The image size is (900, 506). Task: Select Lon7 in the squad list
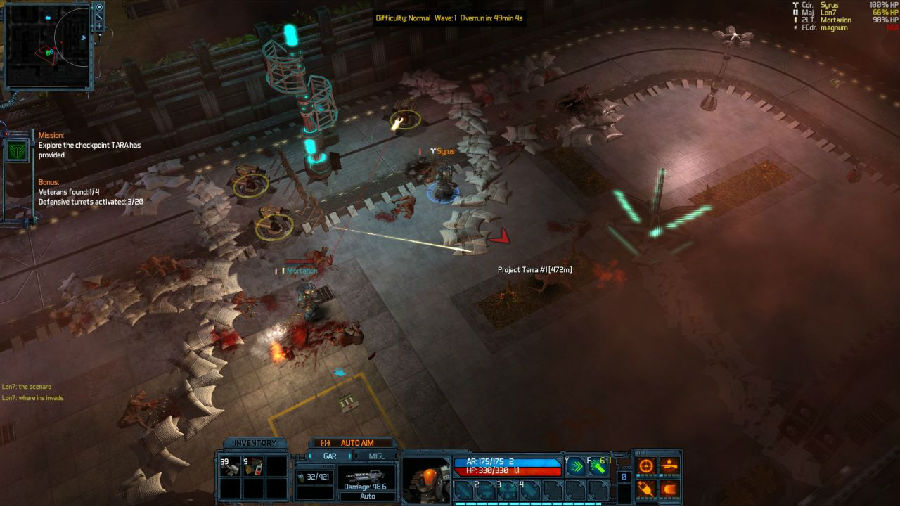(833, 12)
